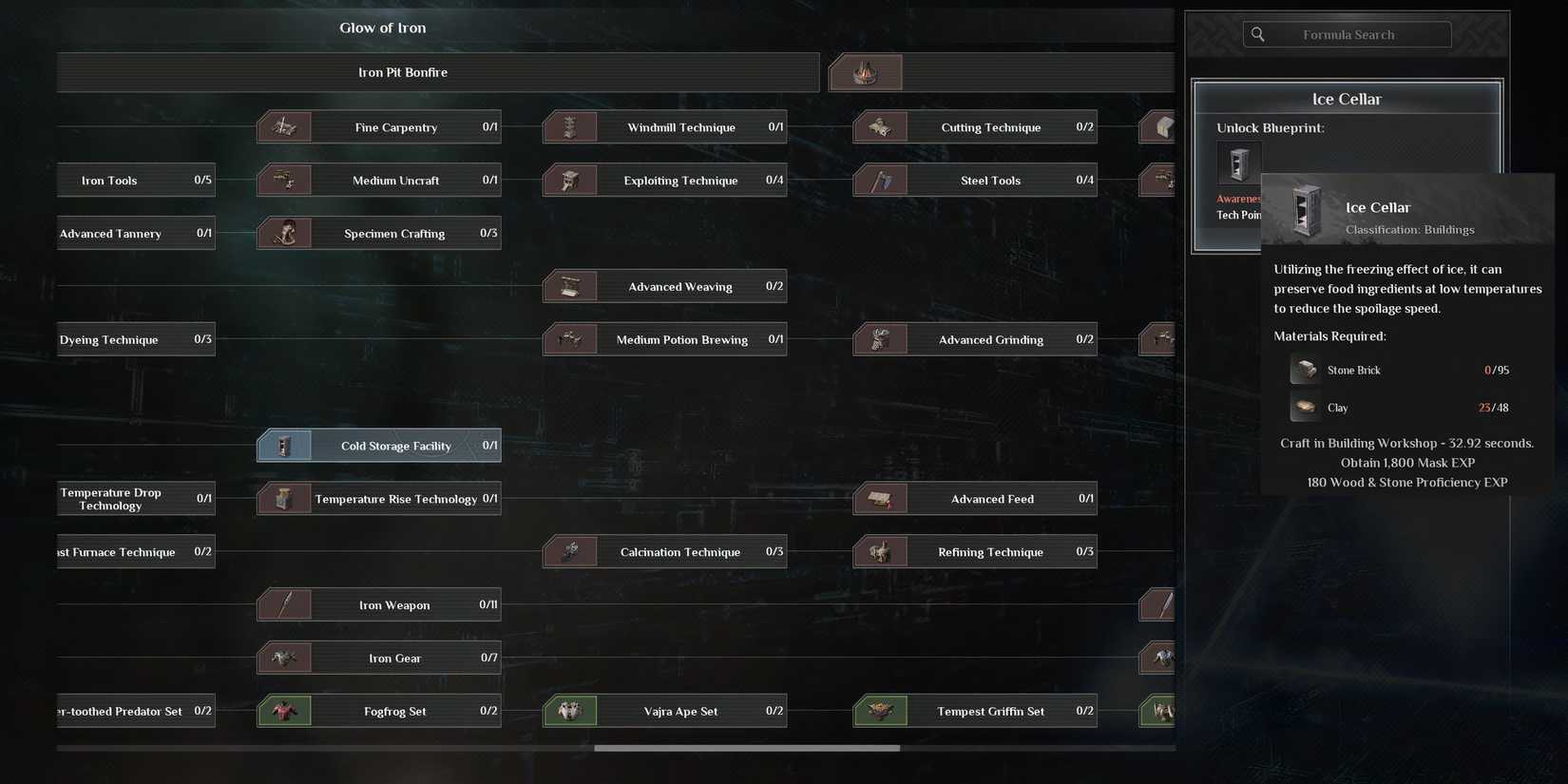This screenshot has width=1568, height=784.
Task: Select the Cold Storage Facility fridge icon
Action: point(284,445)
